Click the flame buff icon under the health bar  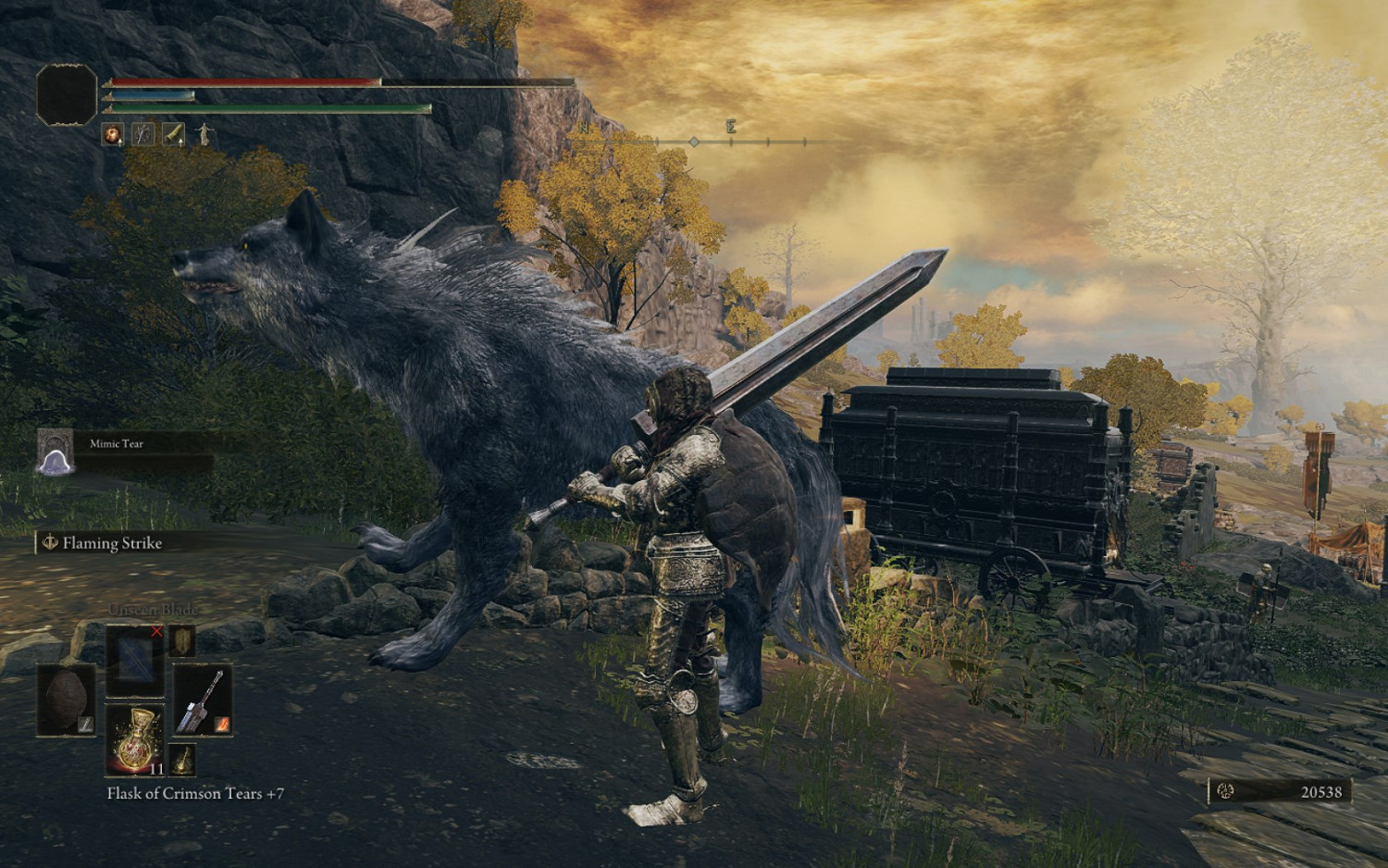click(x=112, y=133)
